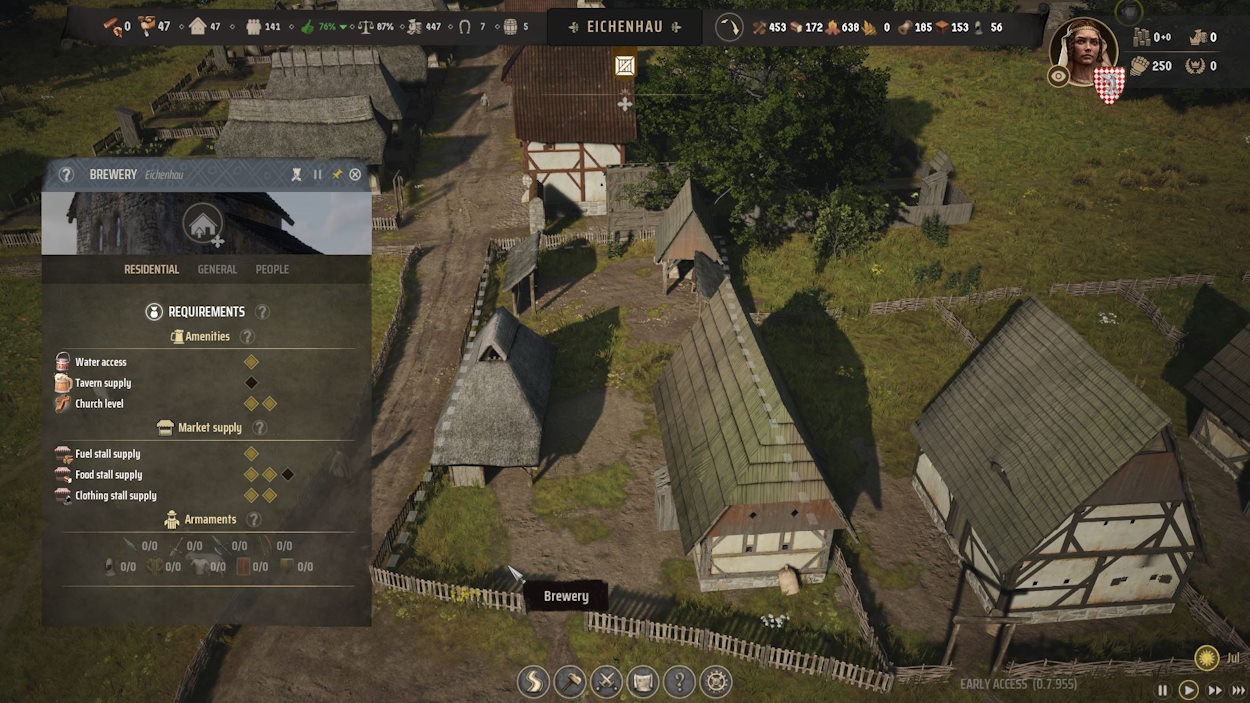Open the road-building tool

point(533,682)
